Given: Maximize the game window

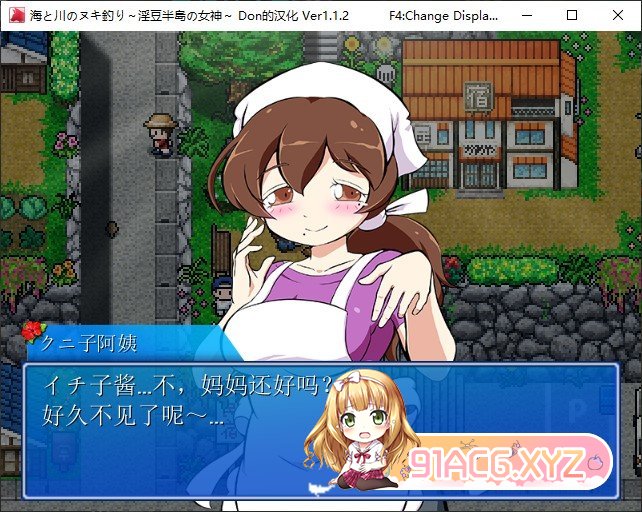Looking at the screenshot, I should tap(572, 16).
